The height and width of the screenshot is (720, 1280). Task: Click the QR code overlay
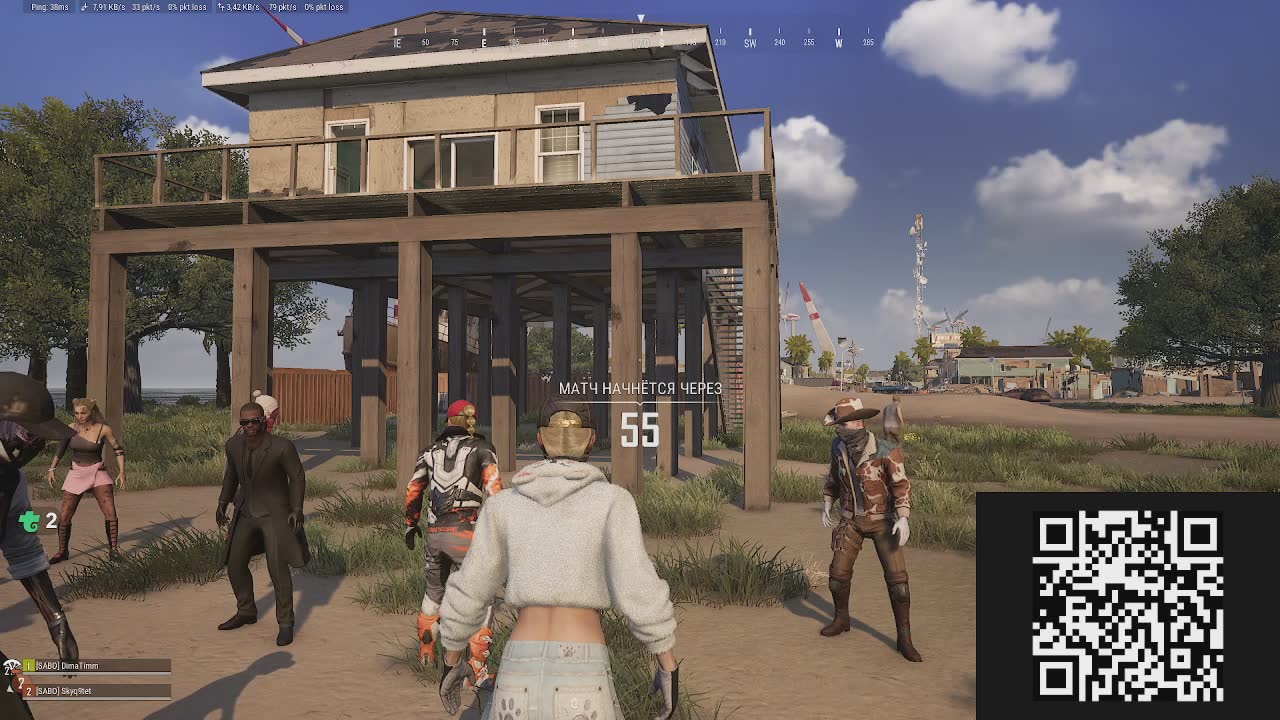tap(1127, 606)
